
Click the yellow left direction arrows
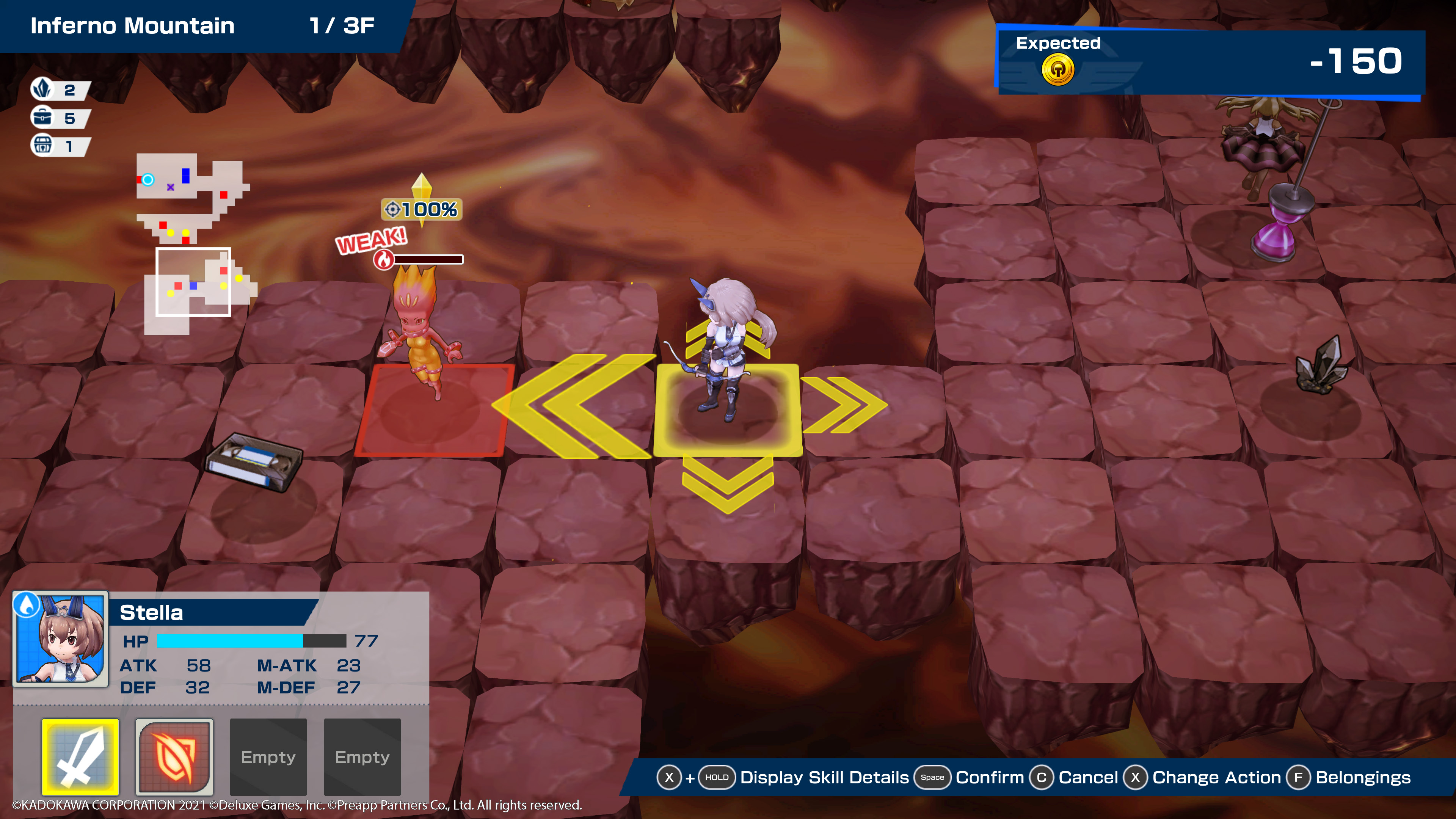tap(574, 406)
